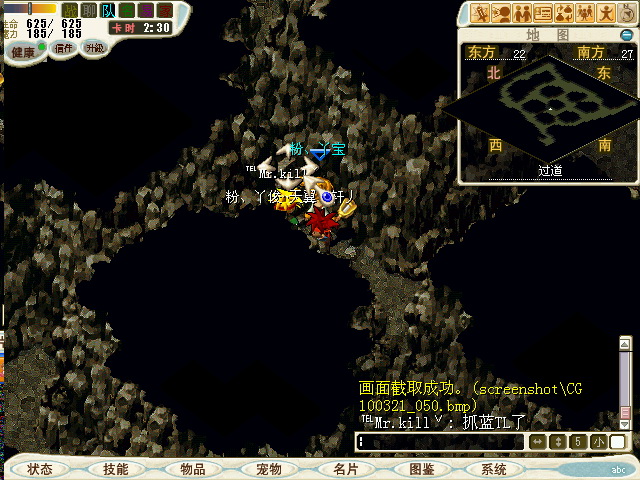Open the 宠物 pets menu
This screenshot has width=640, height=480.
(x=268, y=469)
